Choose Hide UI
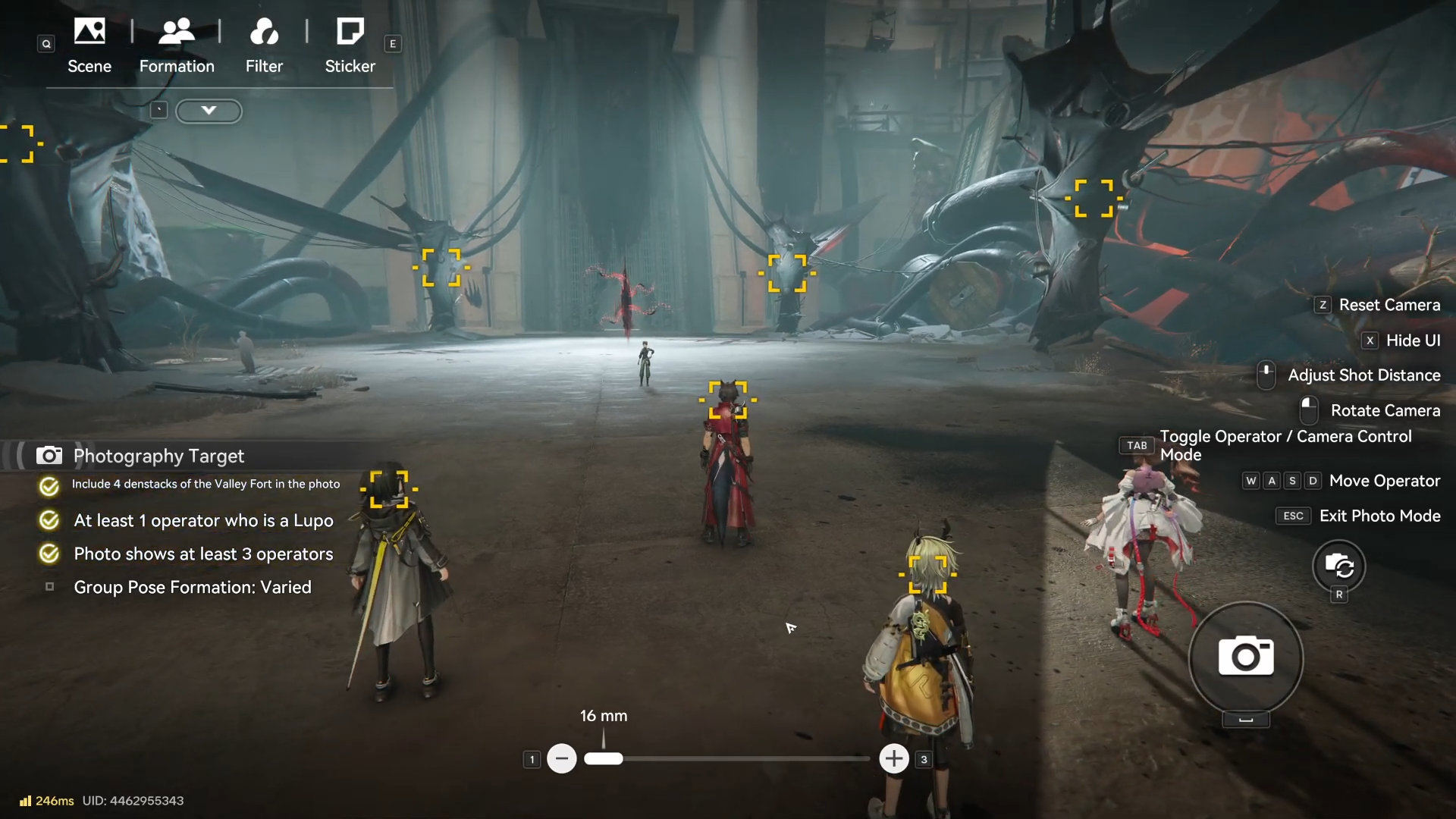The image size is (1456, 819). click(1412, 340)
